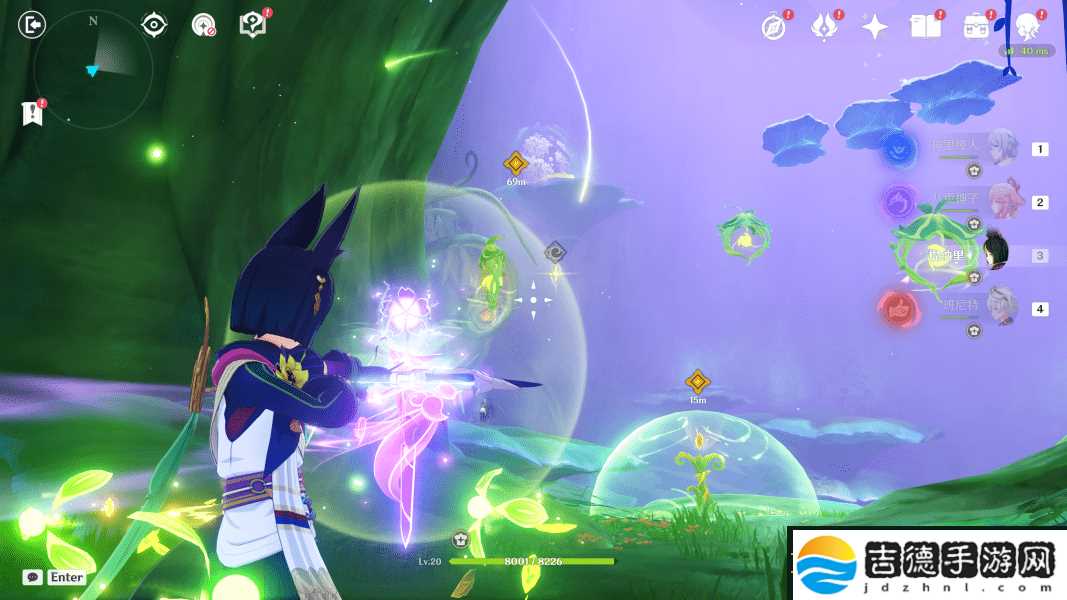Open the map via the minimap
The height and width of the screenshot is (600, 1067).
(x=92, y=69)
